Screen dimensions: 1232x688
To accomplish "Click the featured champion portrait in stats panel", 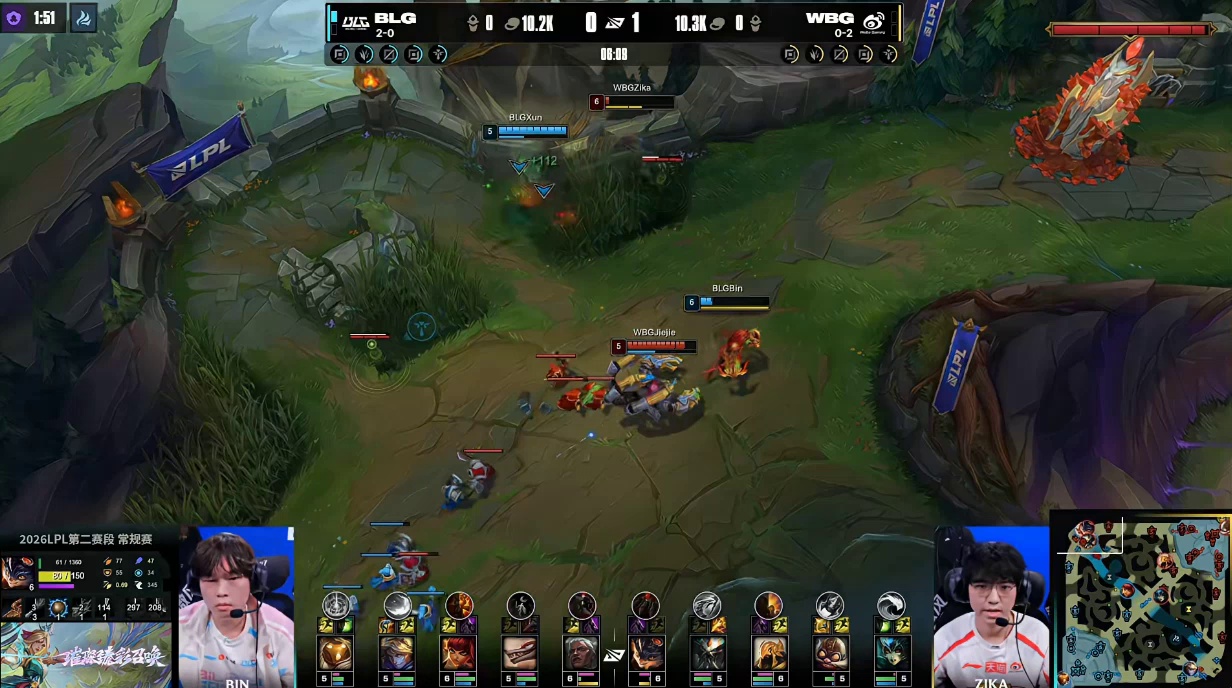I will pos(17,573).
